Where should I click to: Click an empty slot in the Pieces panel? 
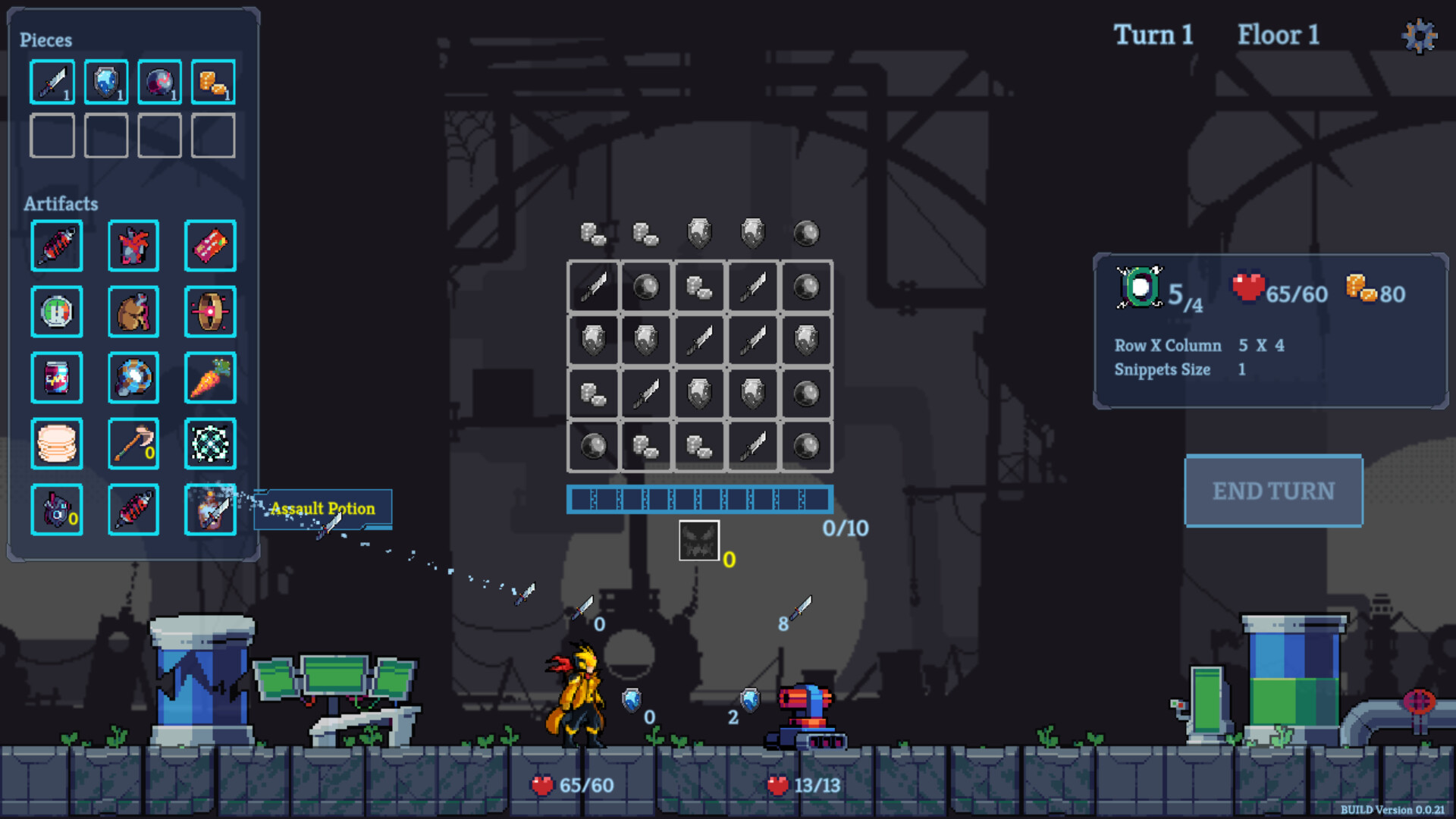(52, 136)
